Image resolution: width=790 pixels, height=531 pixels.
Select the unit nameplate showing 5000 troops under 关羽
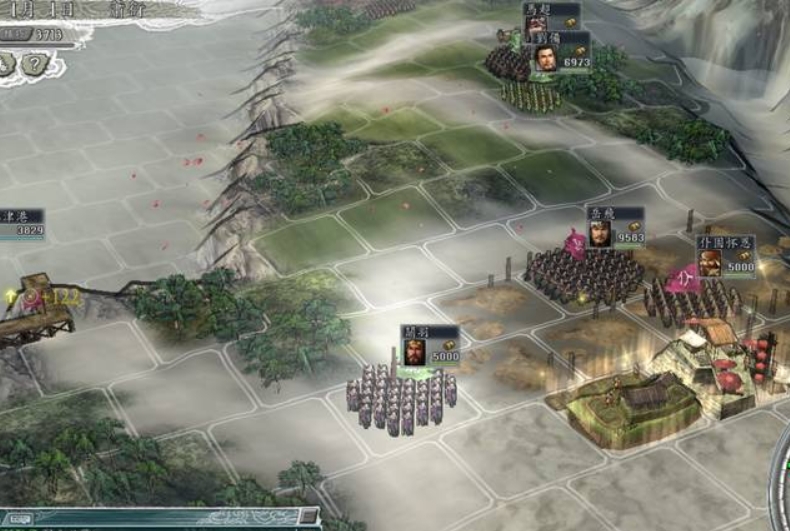(x=430, y=345)
